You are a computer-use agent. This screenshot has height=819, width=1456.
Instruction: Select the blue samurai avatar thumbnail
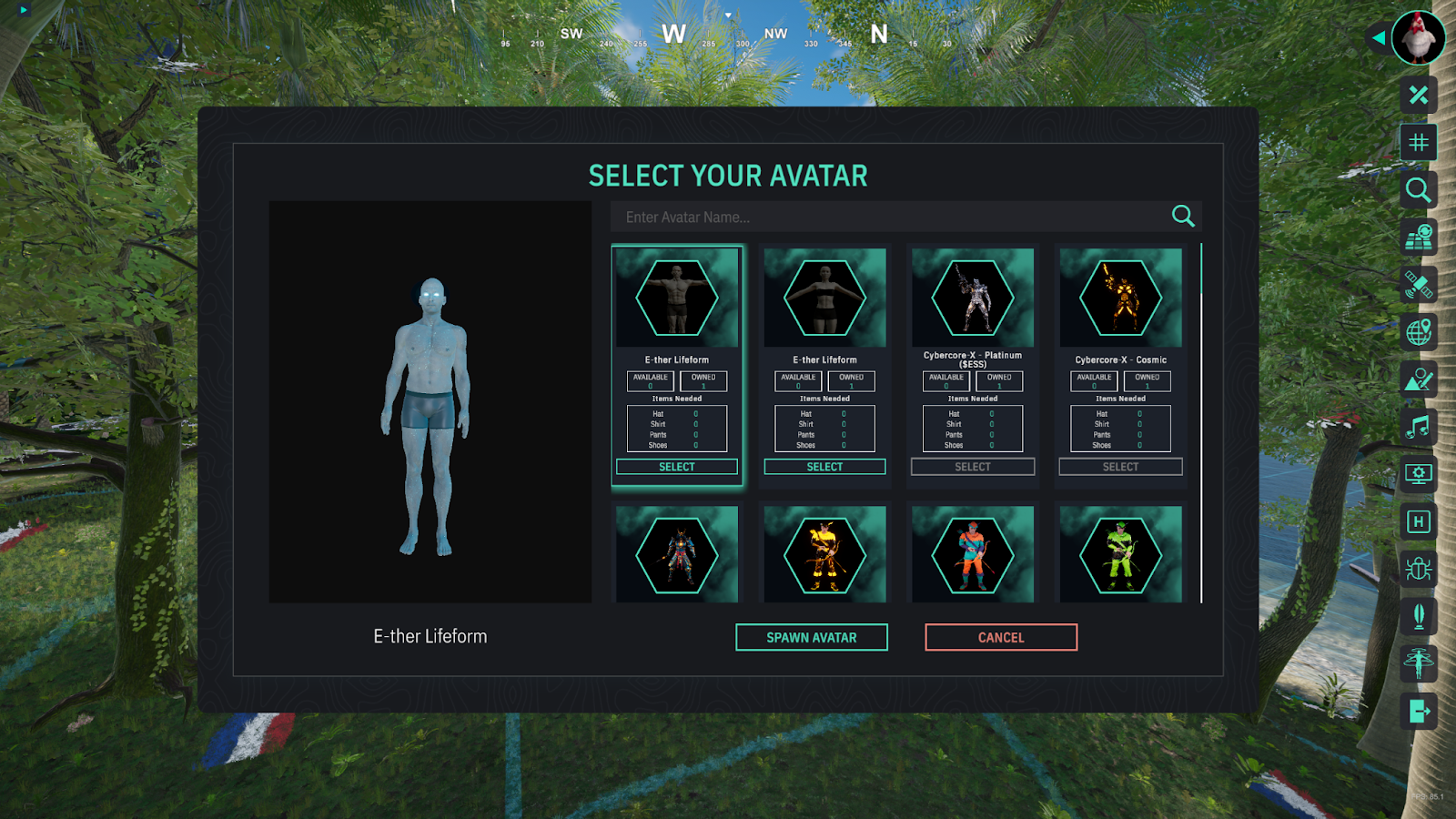tap(676, 555)
